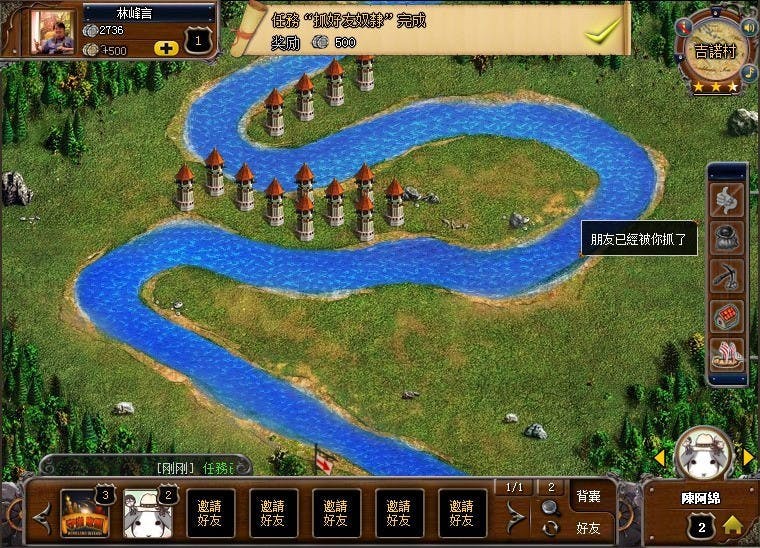Open the sailing ship icon
The image size is (760, 548).
click(726, 354)
